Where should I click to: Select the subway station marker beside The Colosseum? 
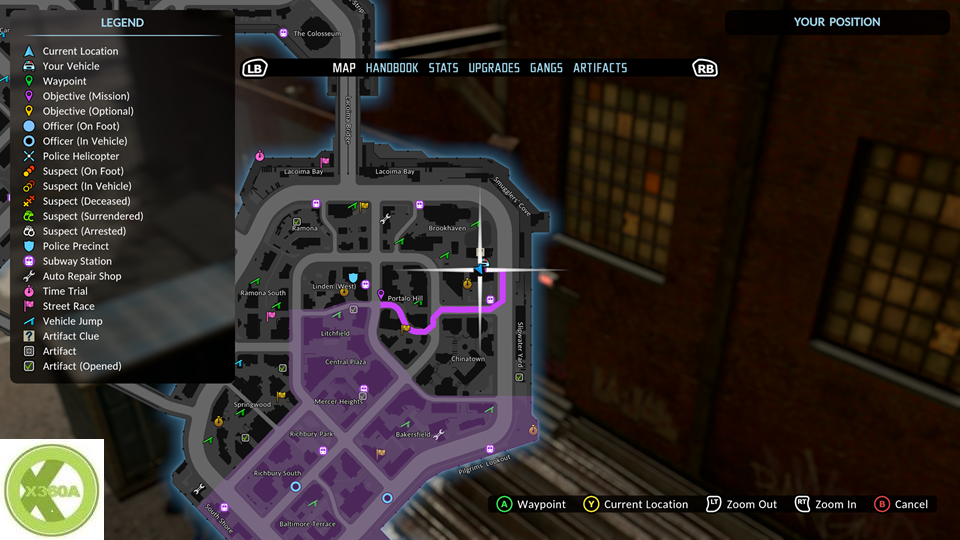(x=284, y=33)
